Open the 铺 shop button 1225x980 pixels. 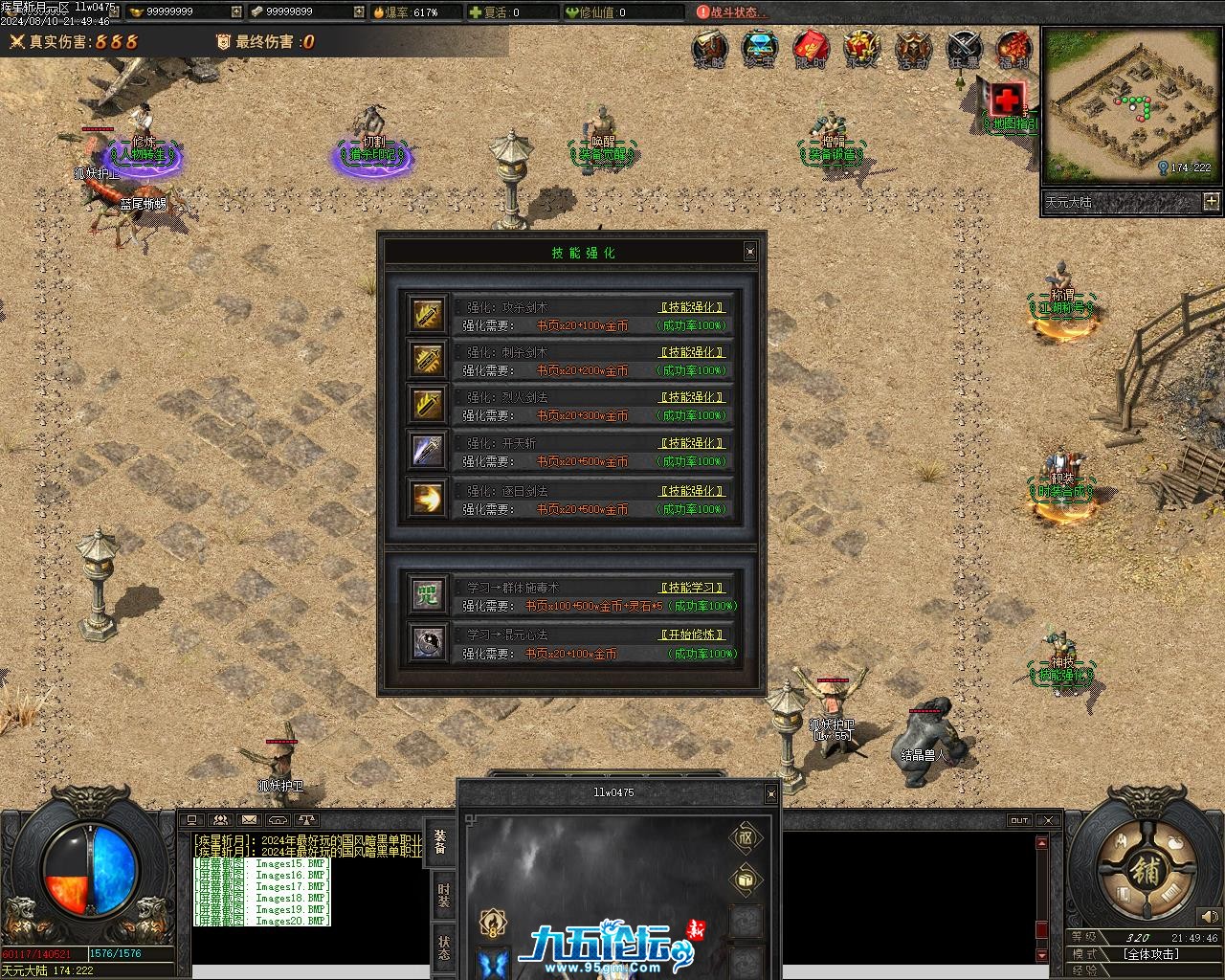pyautogui.click(x=1145, y=871)
